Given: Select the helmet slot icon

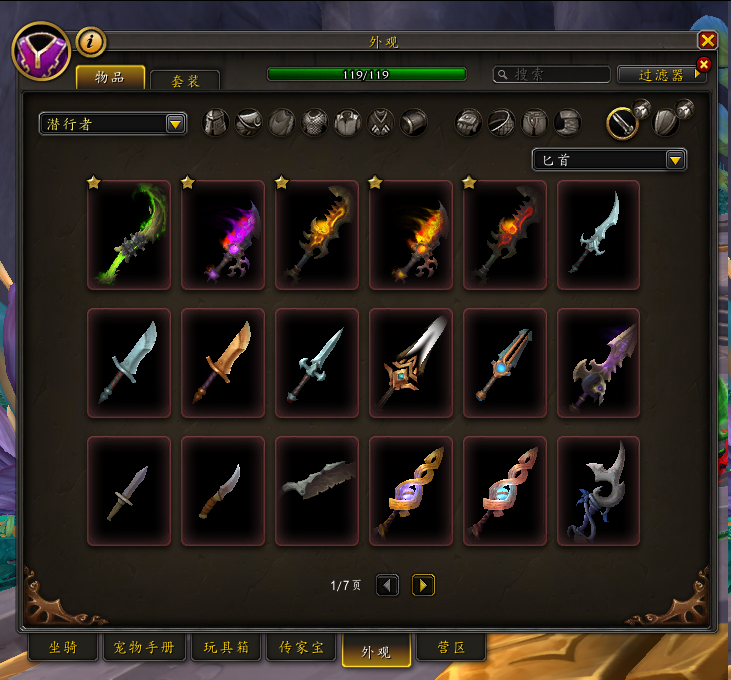Looking at the screenshot, I should tap(216, 123).
